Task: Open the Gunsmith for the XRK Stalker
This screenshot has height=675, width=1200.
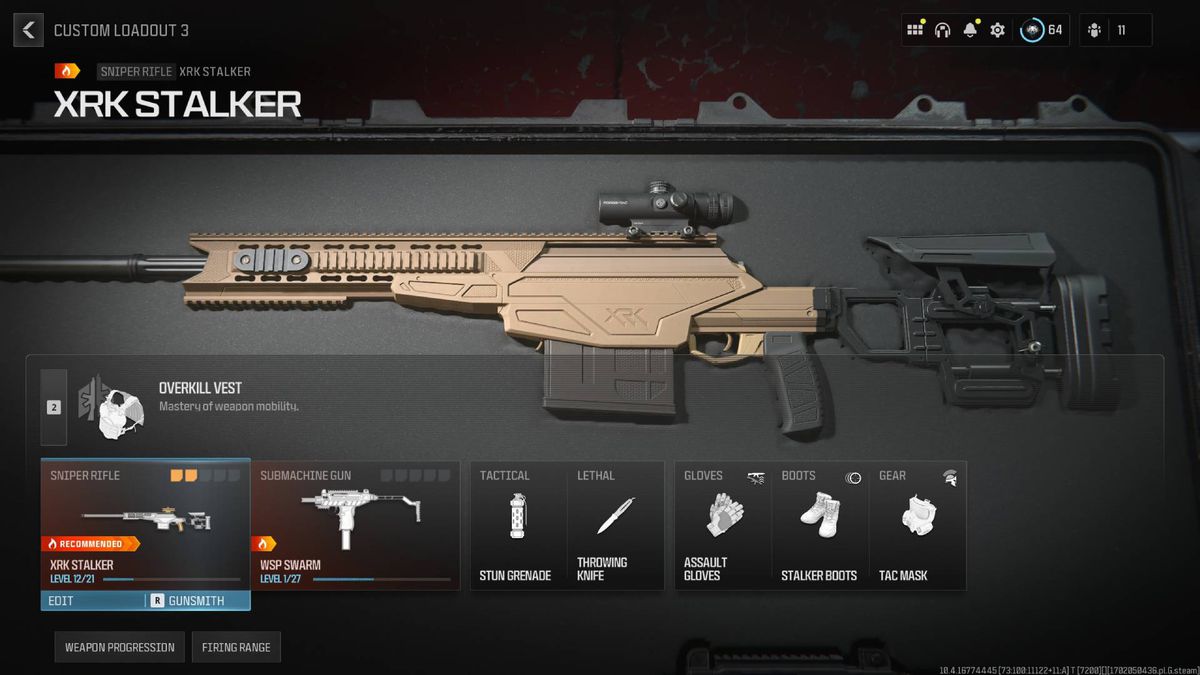Action: click(196, 601)
